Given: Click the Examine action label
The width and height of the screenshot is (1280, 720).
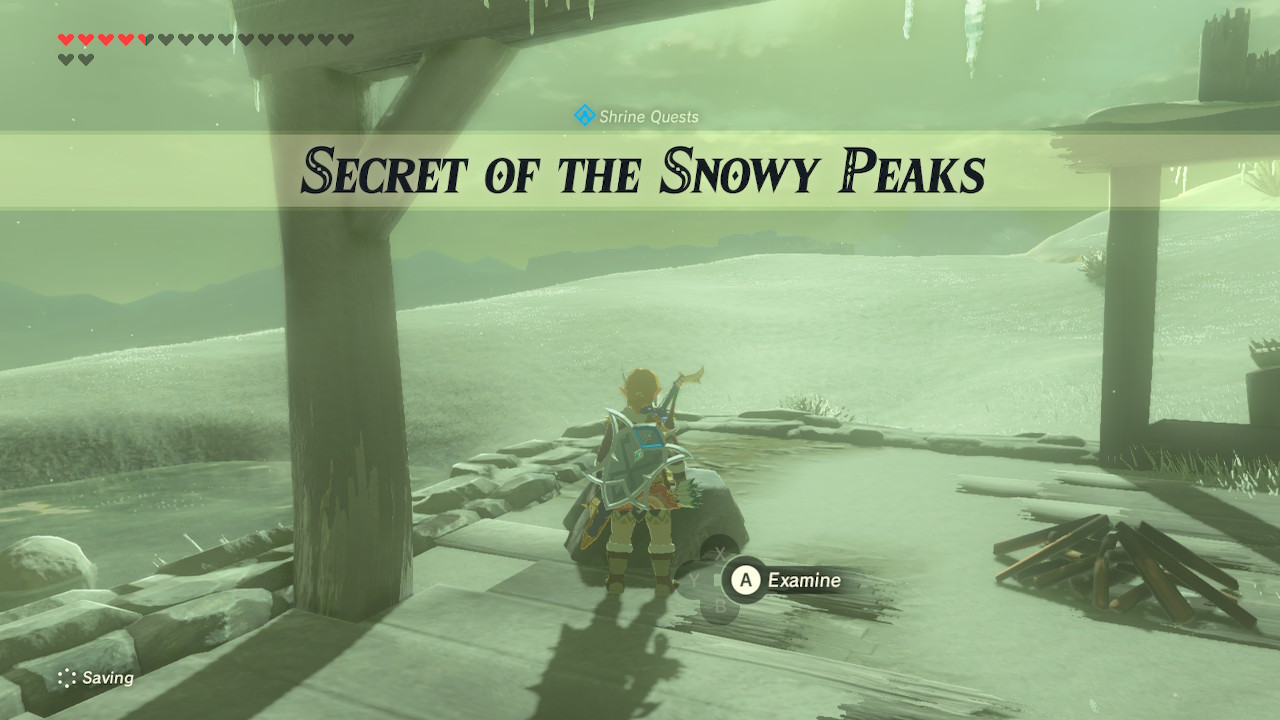Looking at the screenshot, I should pyautogui.click(x=805, y=580).
